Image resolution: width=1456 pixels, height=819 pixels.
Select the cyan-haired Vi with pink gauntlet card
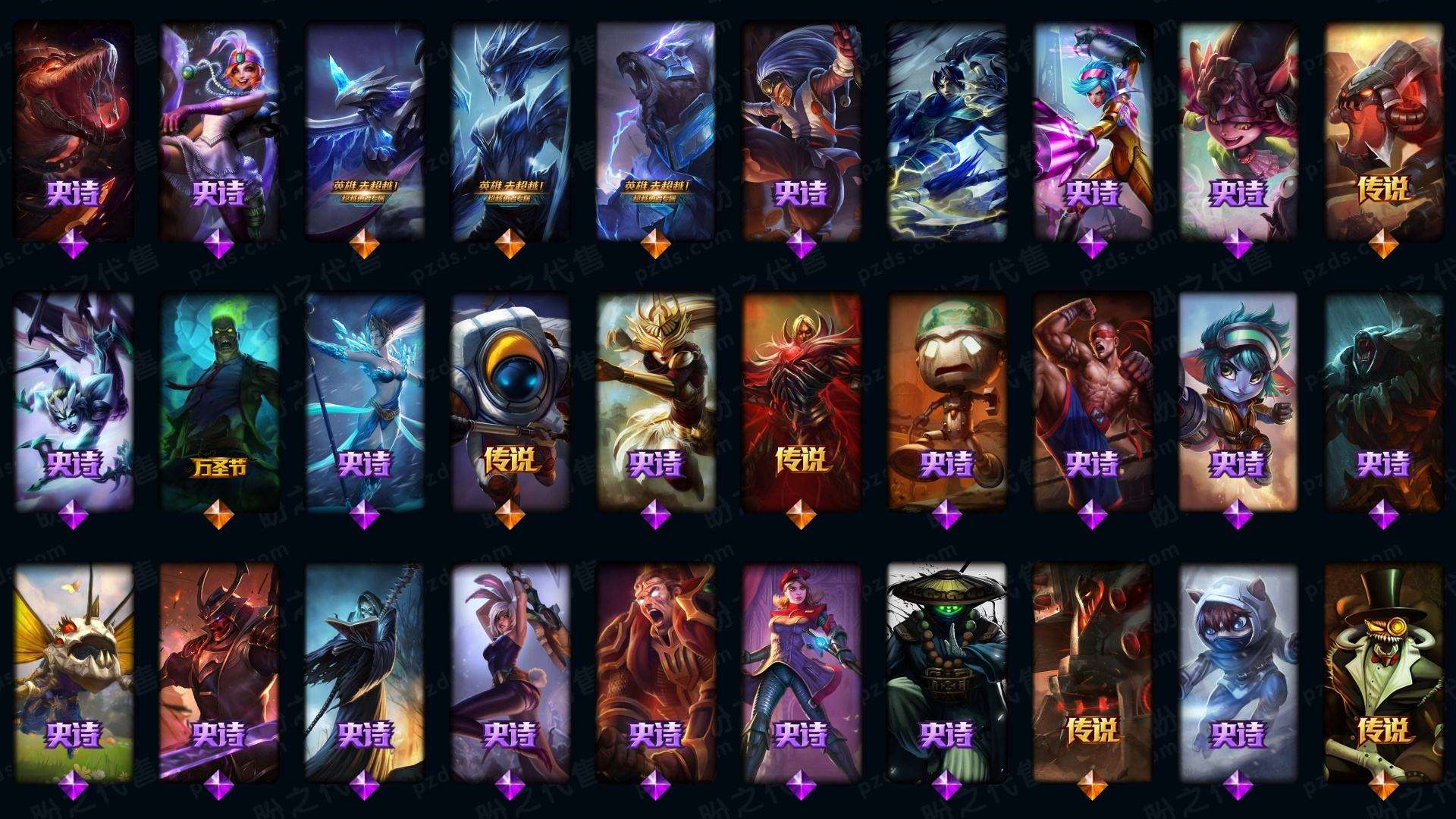tap(1092, 129)
